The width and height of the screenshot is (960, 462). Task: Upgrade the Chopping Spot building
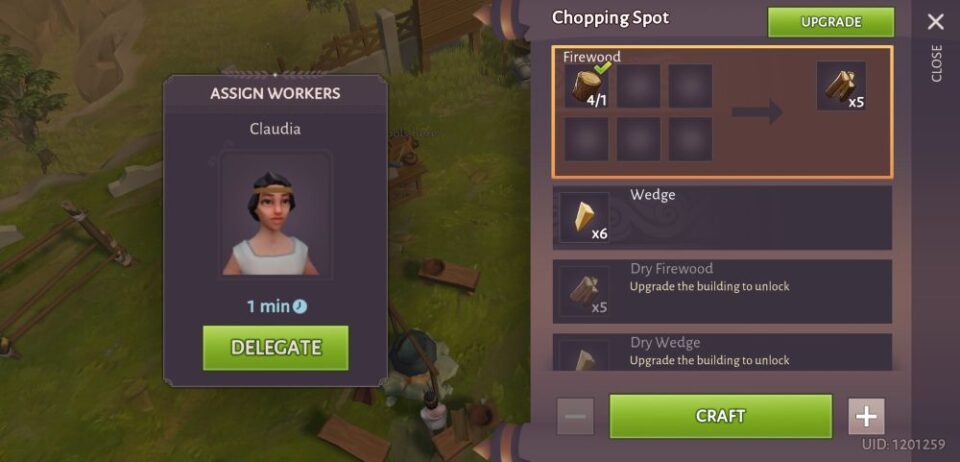coord(830,22)
